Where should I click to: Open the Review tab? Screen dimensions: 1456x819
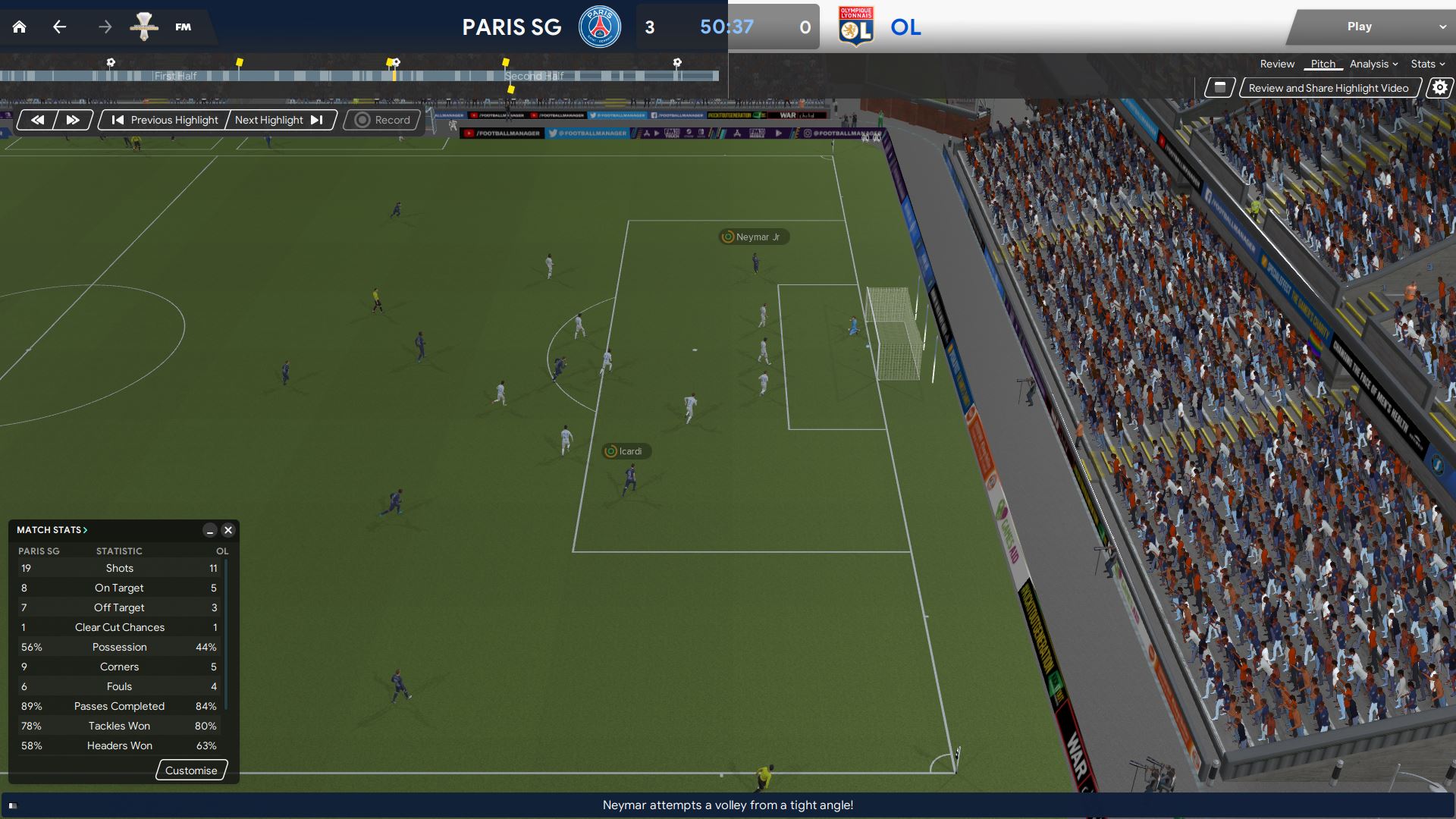point(1277,64)
